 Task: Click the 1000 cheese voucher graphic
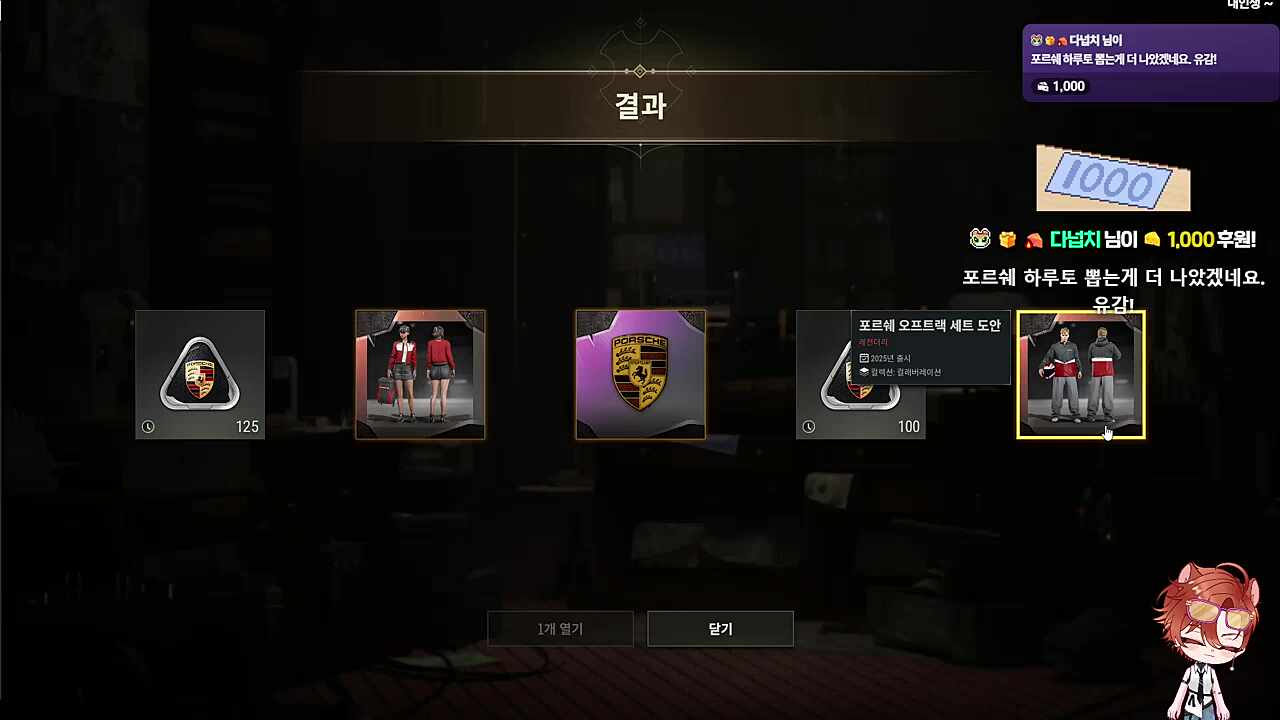(x=1112, y=180)
